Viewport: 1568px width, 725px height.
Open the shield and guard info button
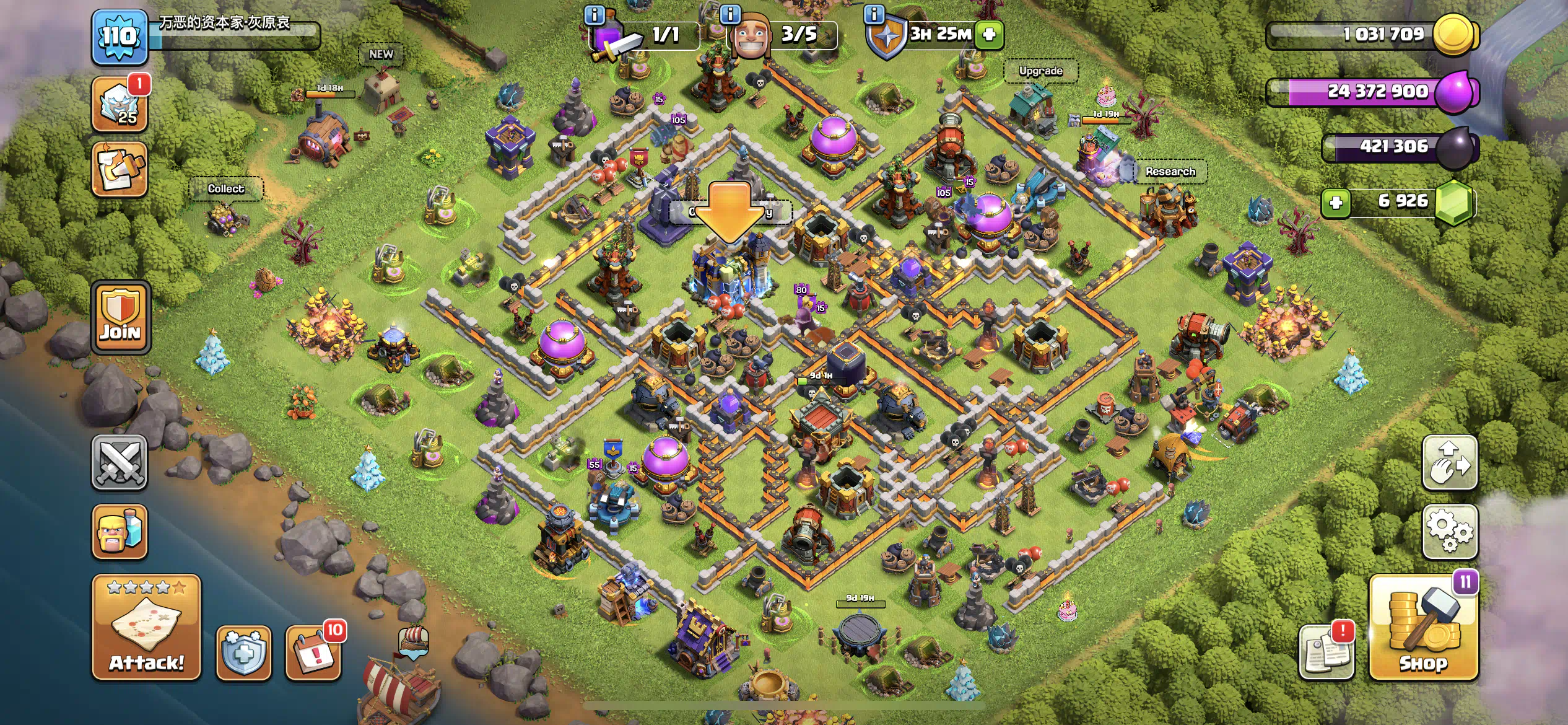pos(244,654)
